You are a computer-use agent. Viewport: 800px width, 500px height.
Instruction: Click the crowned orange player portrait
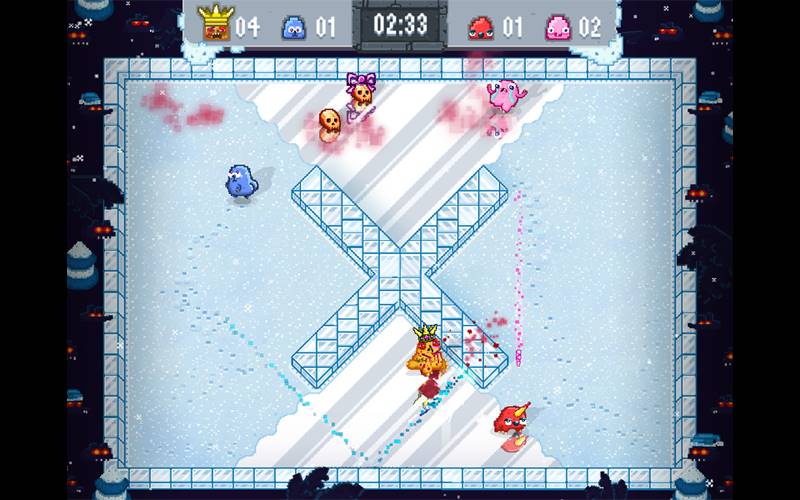(213, 23)
